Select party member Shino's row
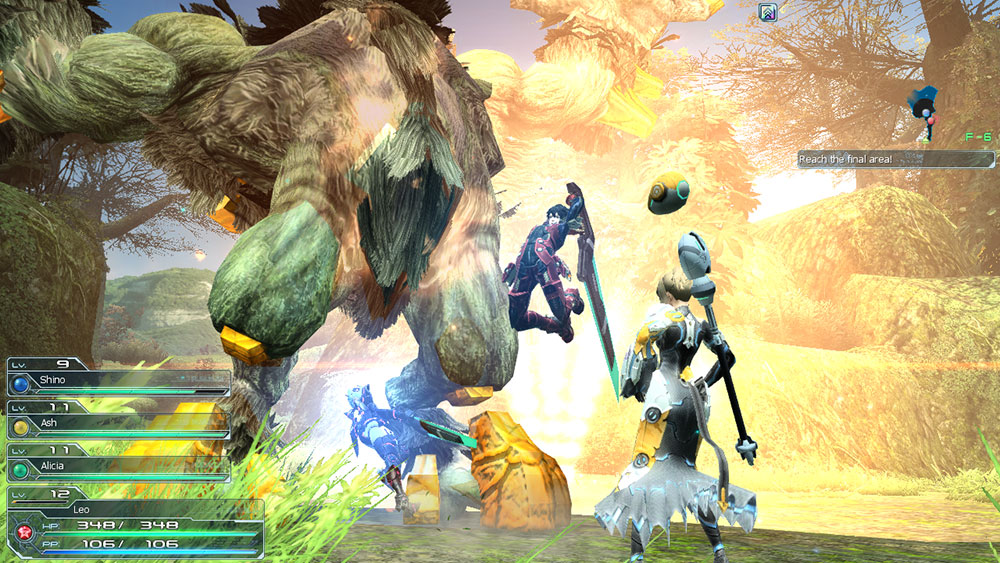This screenshot has width=1000, height=563. (x=118, y=381)
